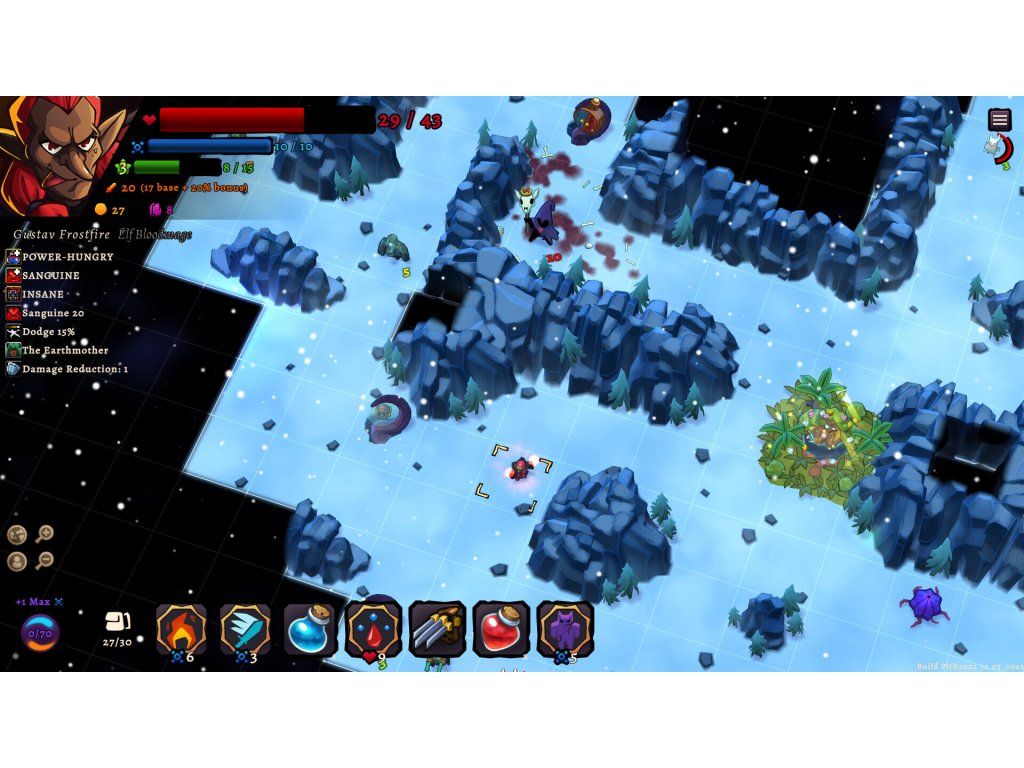Select the Dodge 15% status entry
Screen dimensions: 1024x768
point(48,332)
